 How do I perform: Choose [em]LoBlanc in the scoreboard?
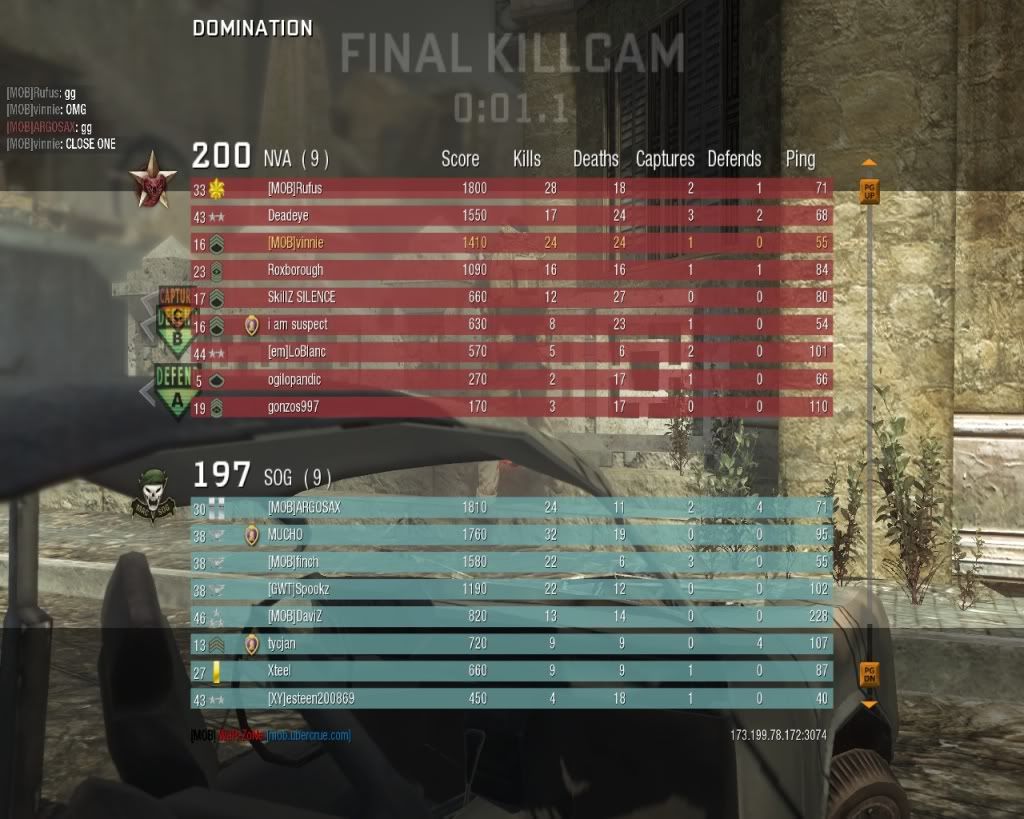pyautogui.click(x=511, y=352)
